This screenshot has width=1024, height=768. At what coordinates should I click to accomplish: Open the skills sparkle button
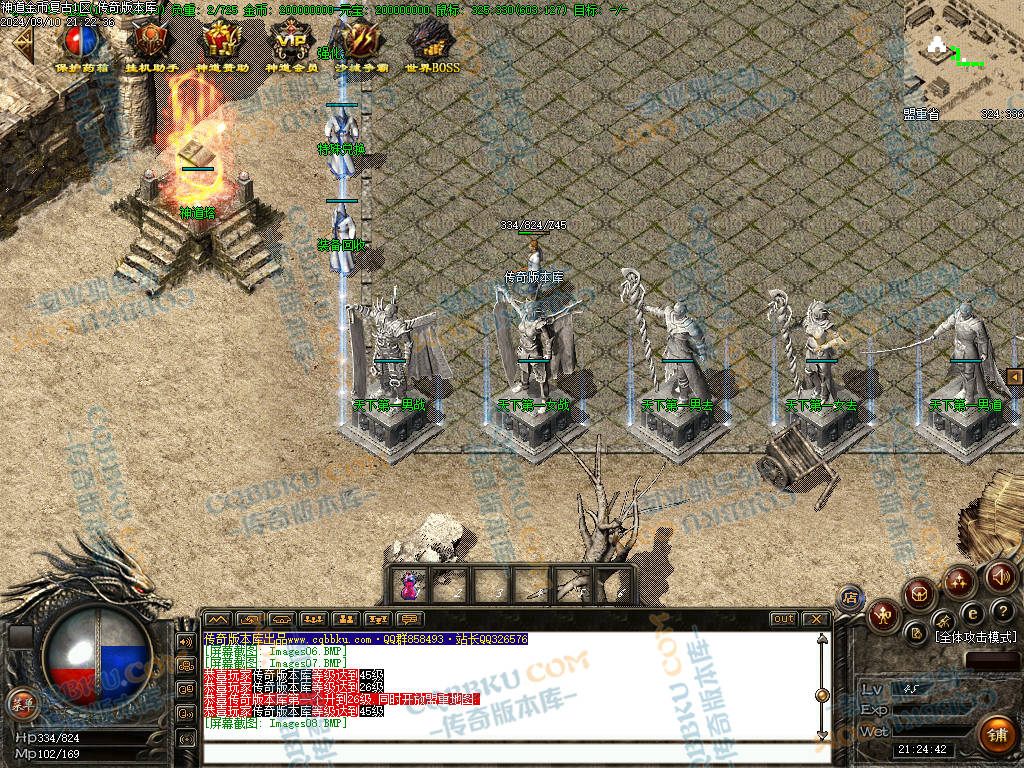pos(960,582)
